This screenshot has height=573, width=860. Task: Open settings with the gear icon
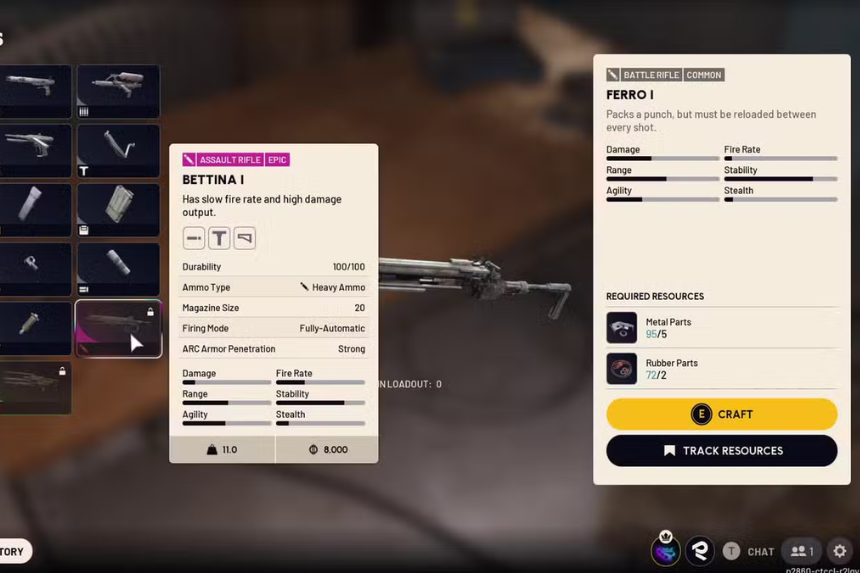tap(839, 551)
